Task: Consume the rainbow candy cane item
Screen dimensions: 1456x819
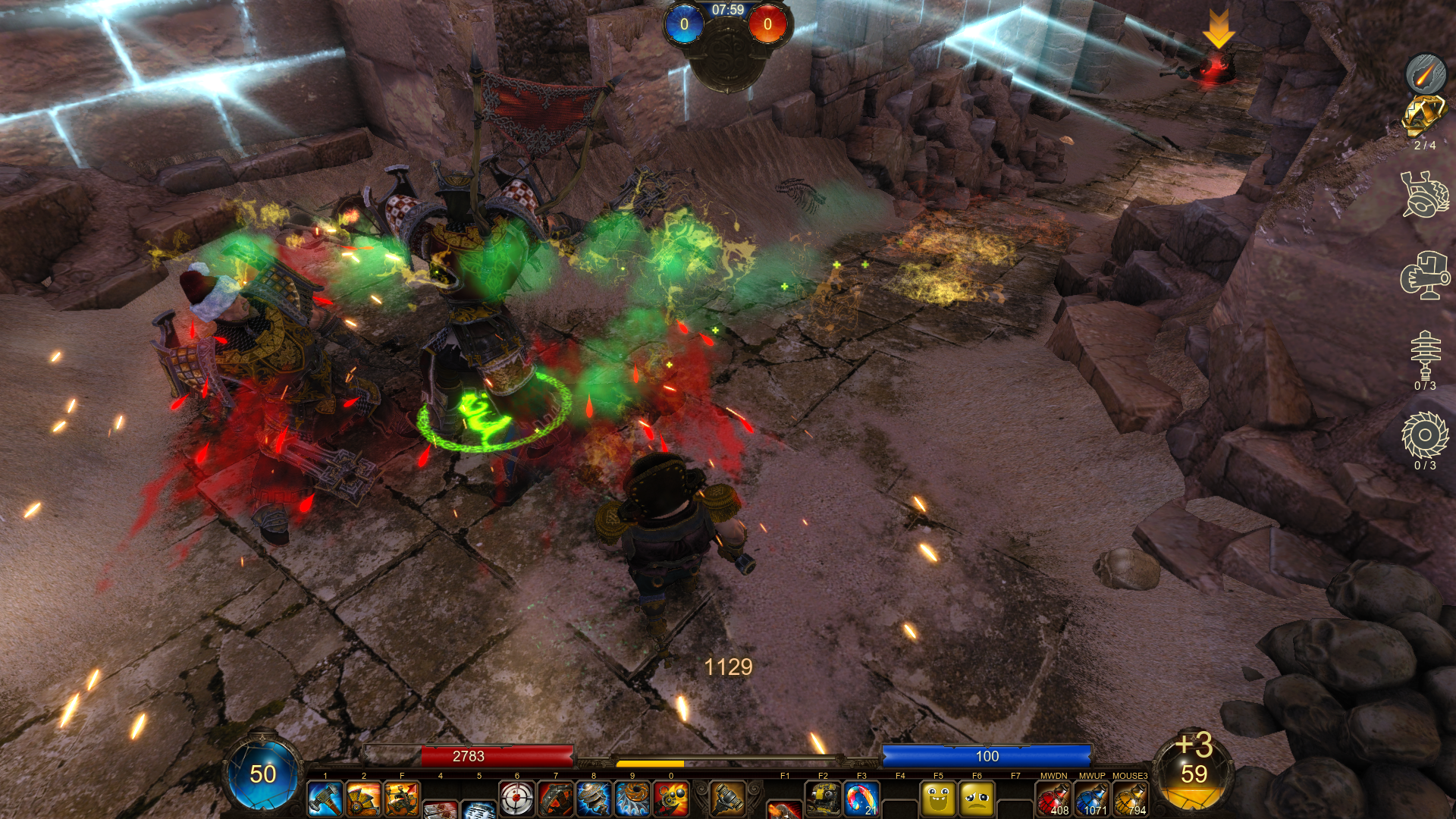Action: pos(861,799)
